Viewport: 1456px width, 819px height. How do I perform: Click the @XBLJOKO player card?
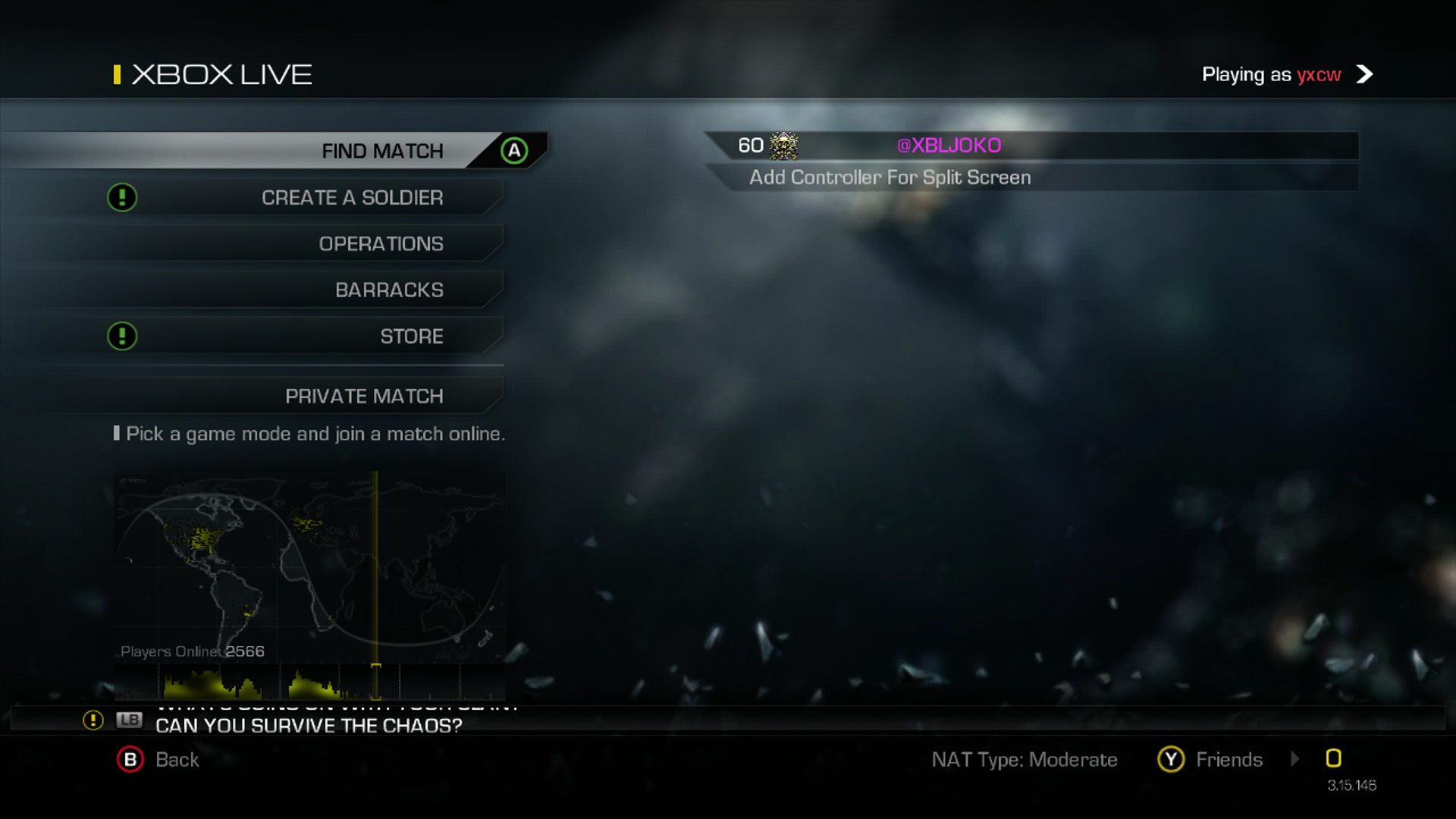tap(949, 146)
